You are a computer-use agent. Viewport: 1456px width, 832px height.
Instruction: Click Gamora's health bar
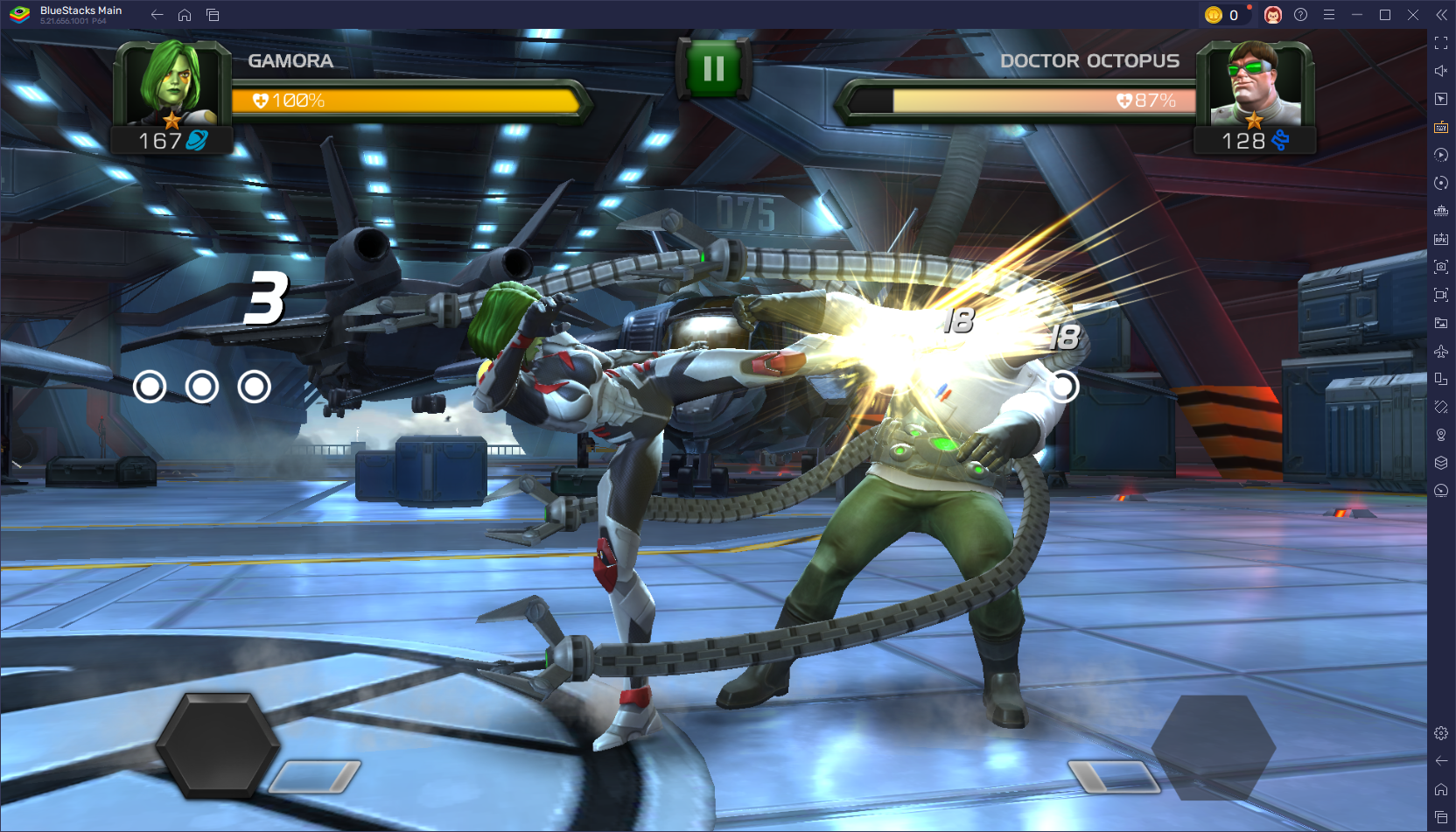pyautogui.click(x=402, y=100)
